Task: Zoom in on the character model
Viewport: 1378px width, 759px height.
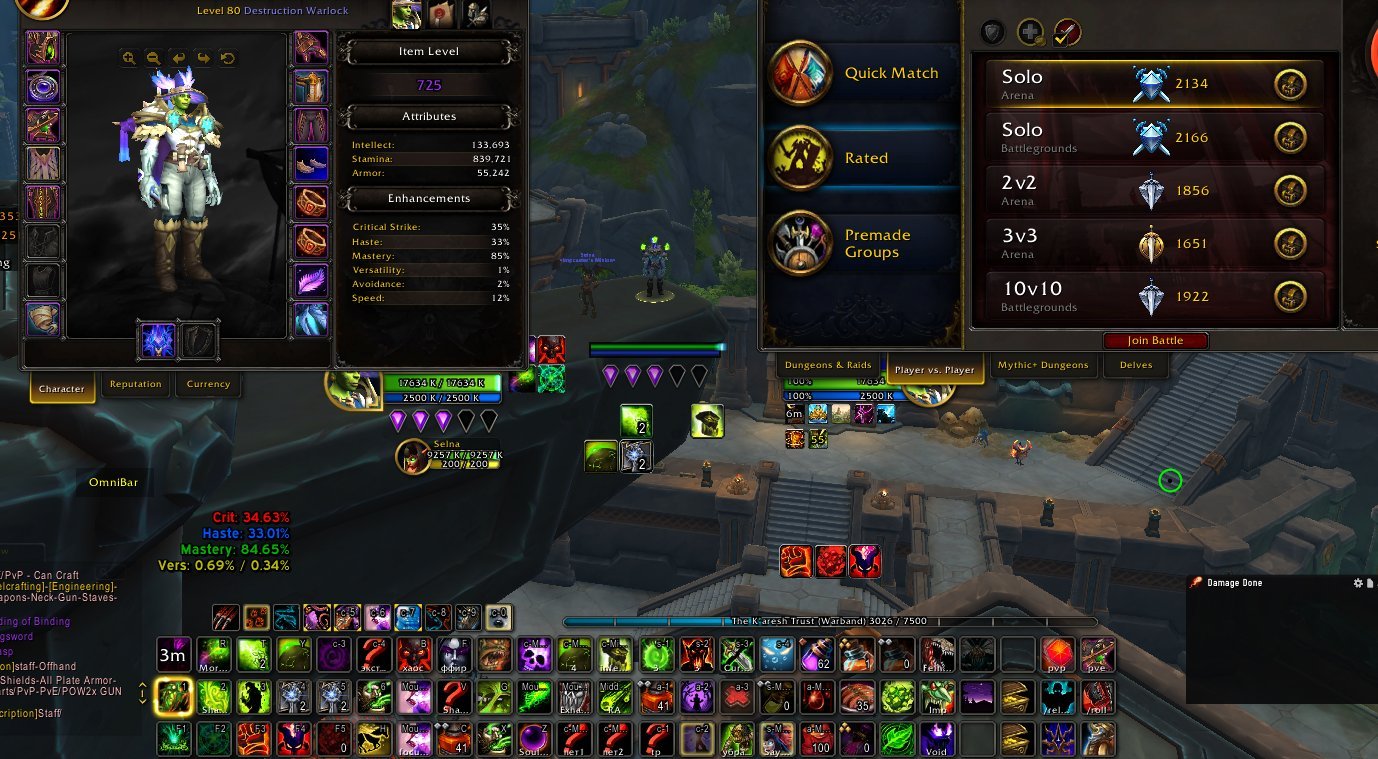Action: (x=128, y=58)
